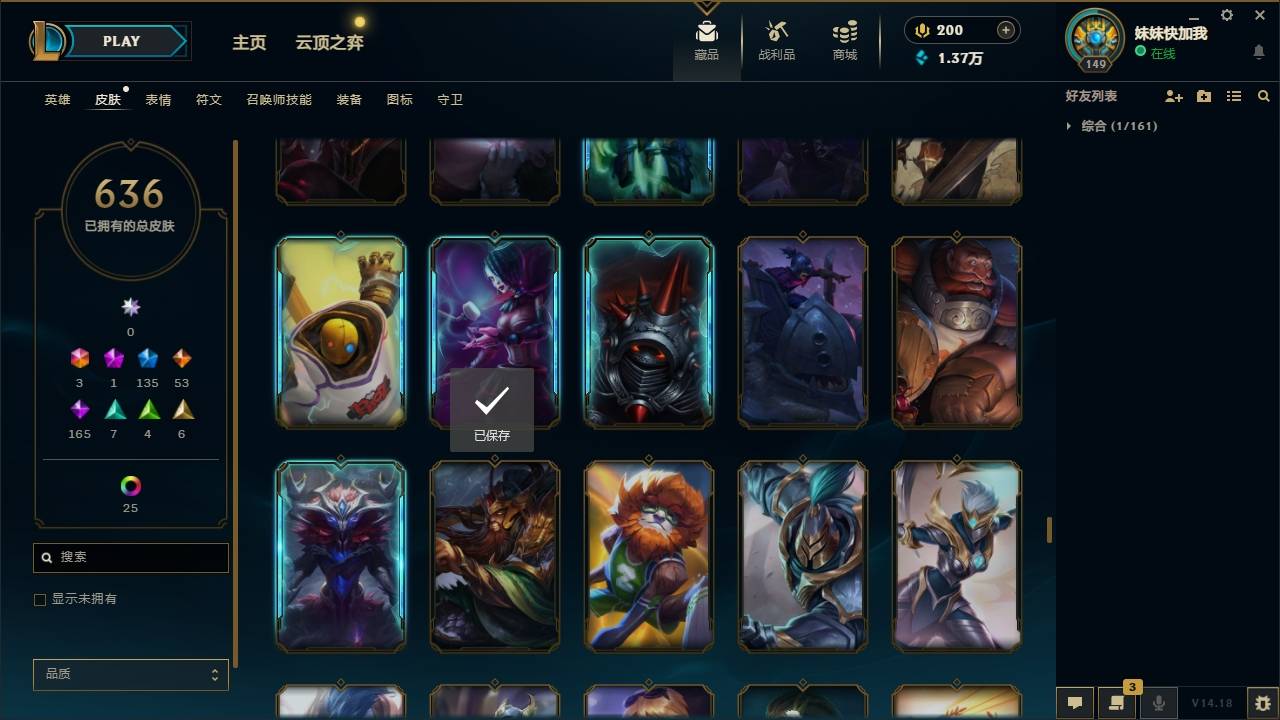Toggle the epic skin gem filter showing 165
Viewport: 1280px width, 720px height.
(x=79, y=410)
